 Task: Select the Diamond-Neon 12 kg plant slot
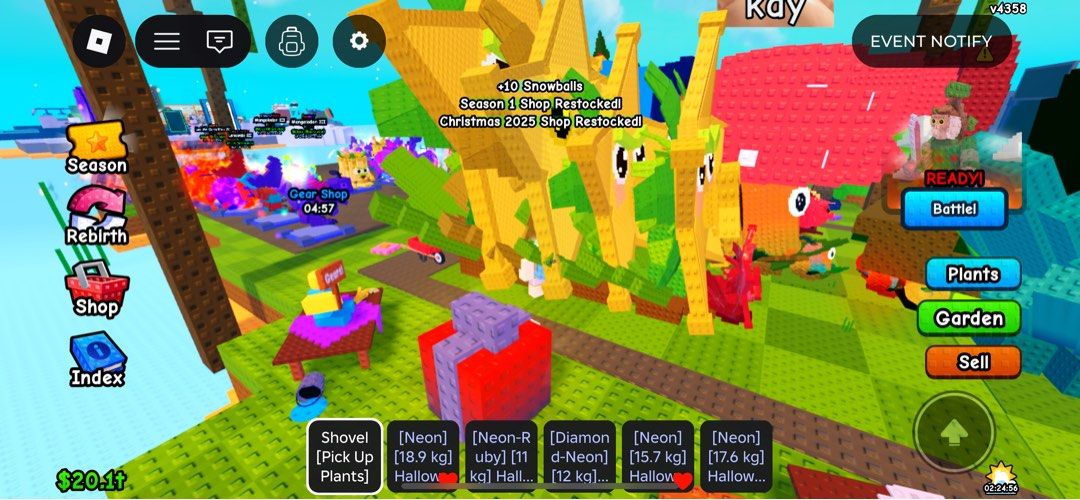(579, 456)
